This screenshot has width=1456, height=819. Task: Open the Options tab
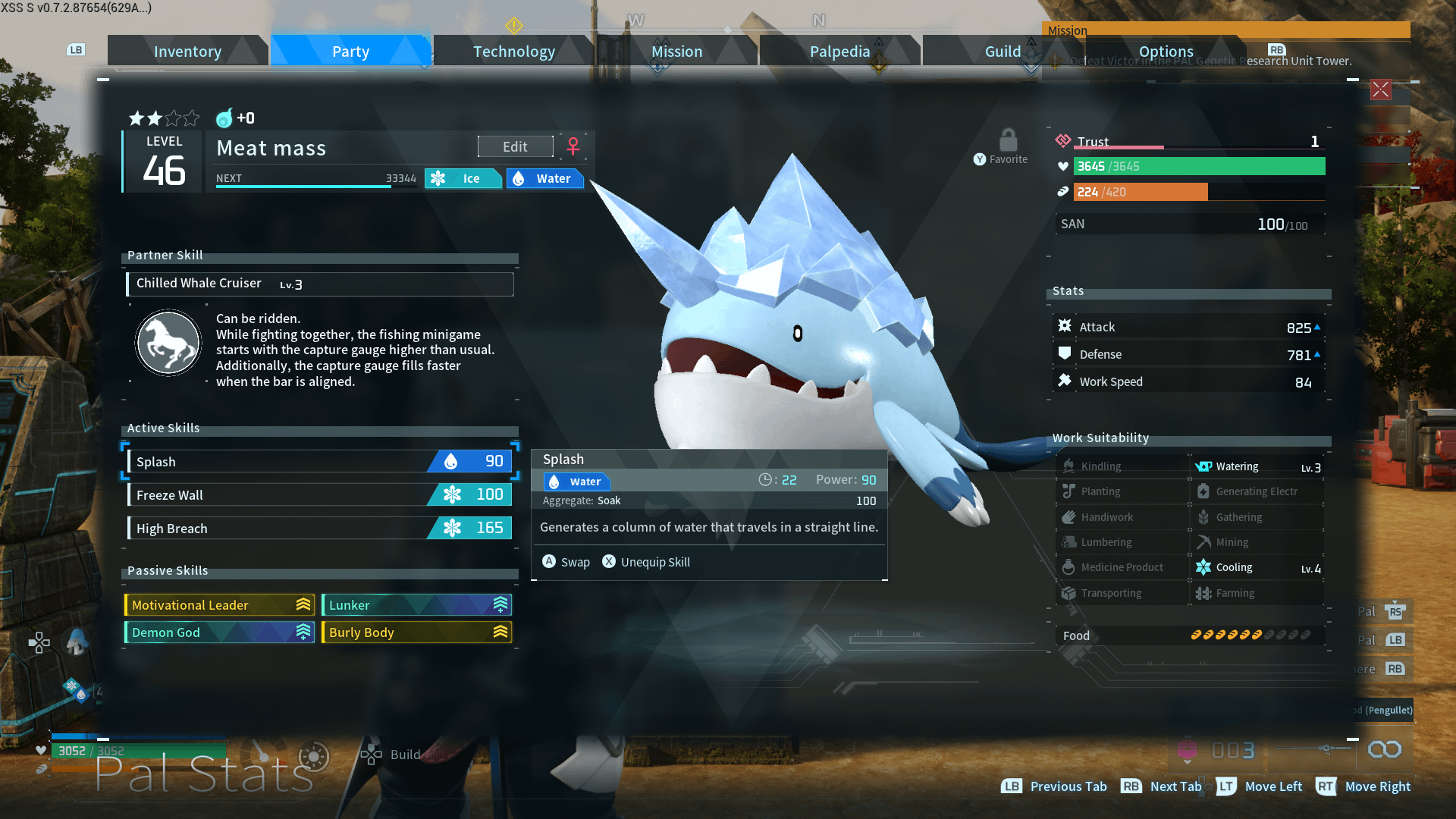(x=1166, y=52)
